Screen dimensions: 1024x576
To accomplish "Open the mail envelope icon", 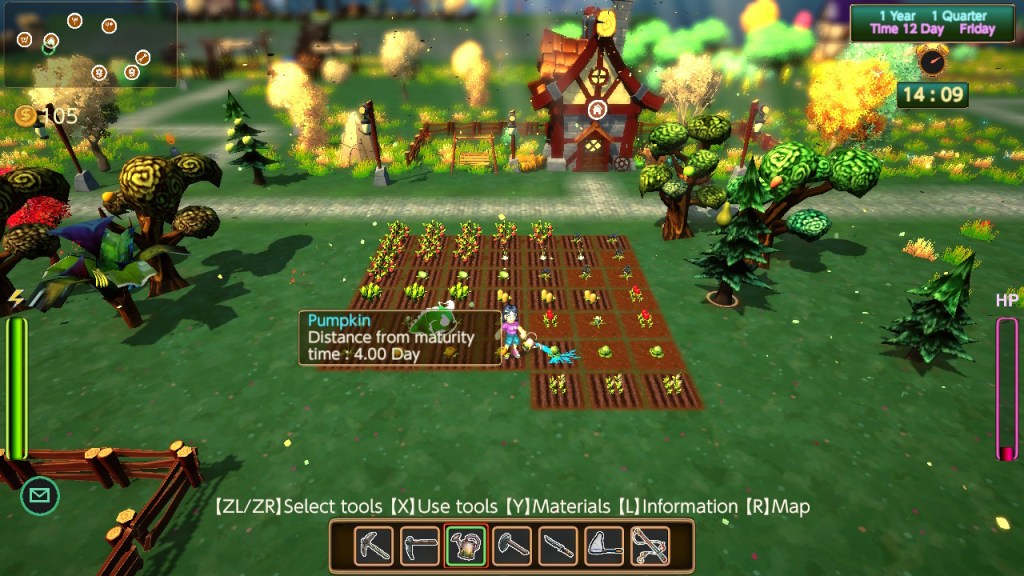I will coord(40,495).
